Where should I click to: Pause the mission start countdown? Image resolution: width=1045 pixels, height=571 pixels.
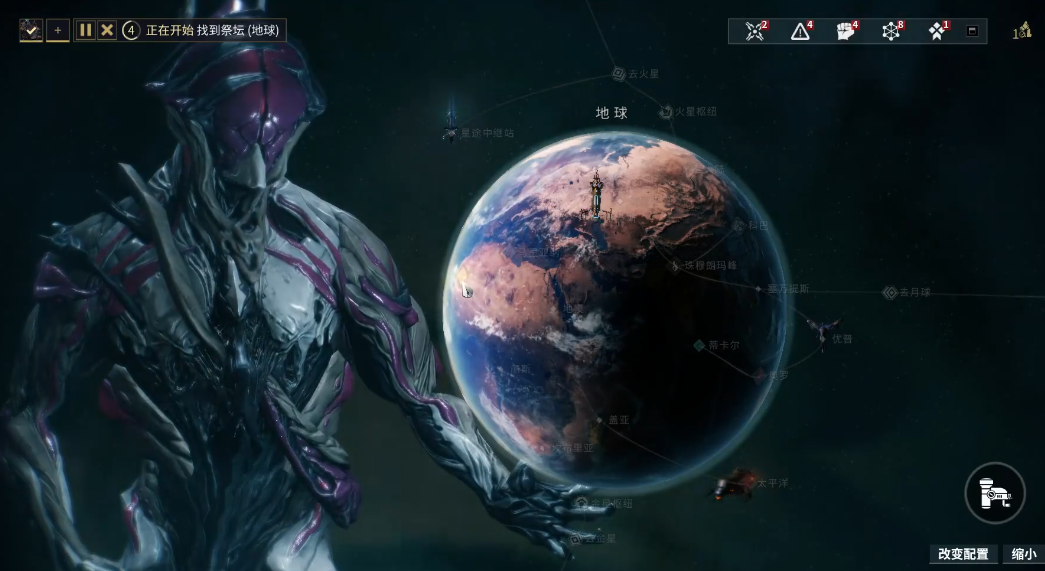point(86,30)
